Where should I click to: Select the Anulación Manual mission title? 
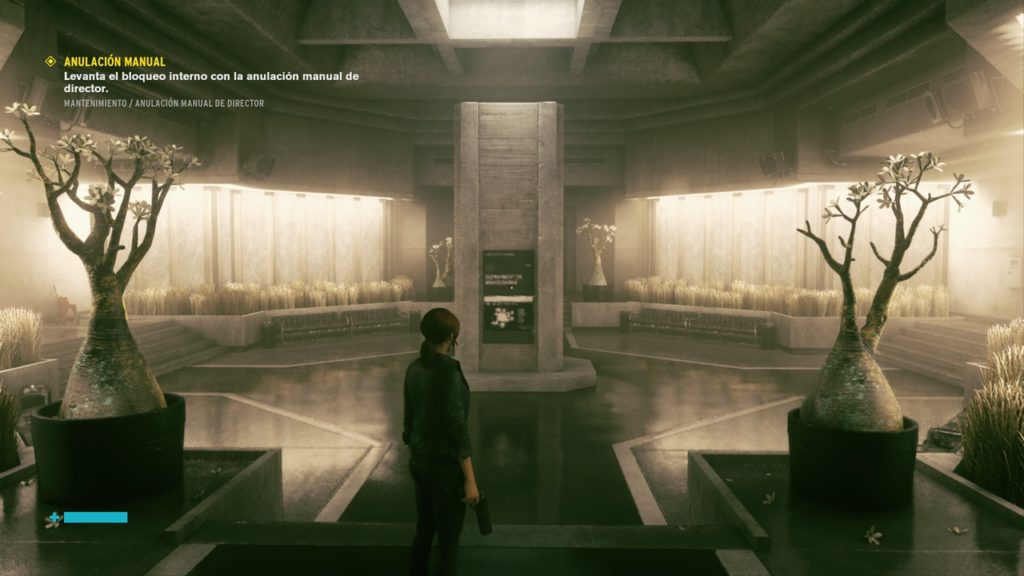[x=114, y=62]
